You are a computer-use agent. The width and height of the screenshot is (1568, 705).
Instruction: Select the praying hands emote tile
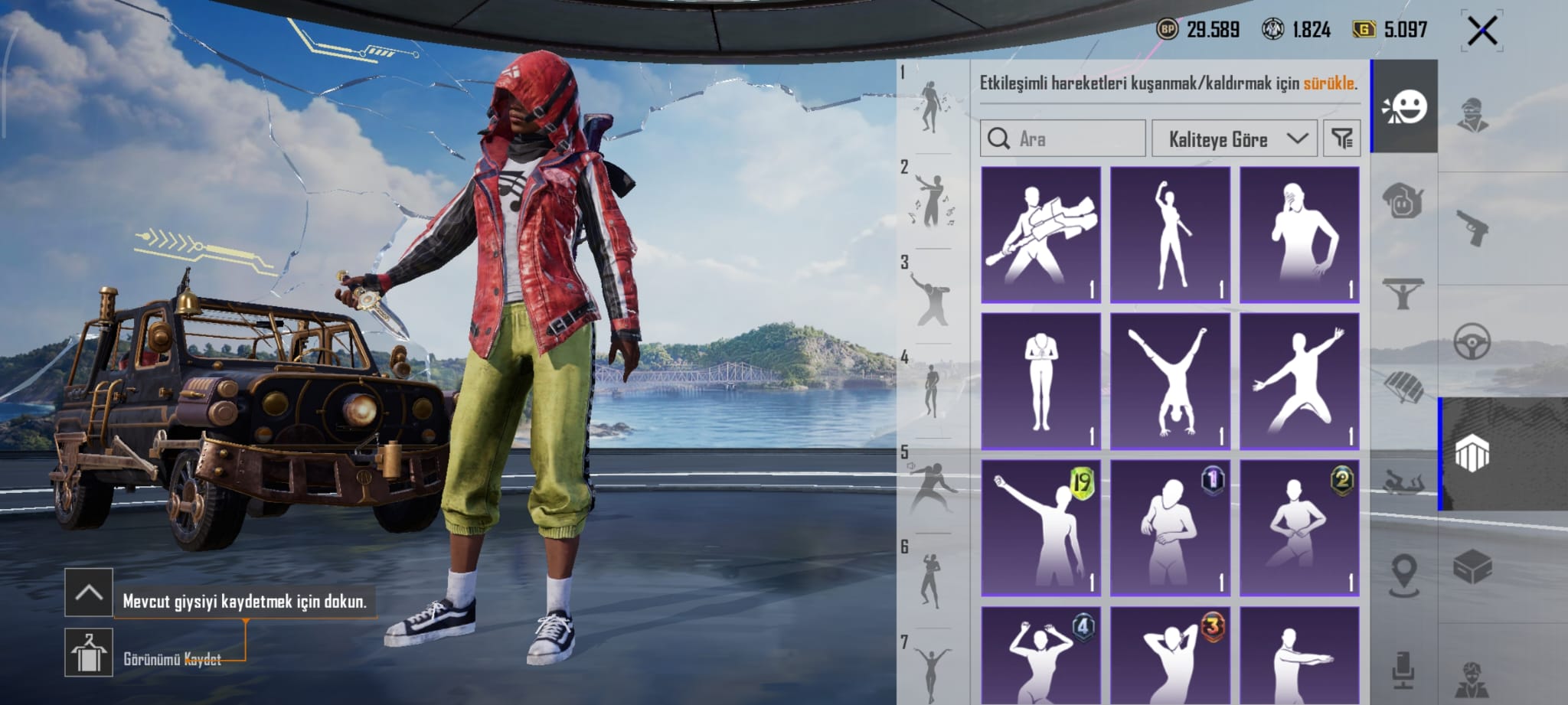(x=1040, y=380)
